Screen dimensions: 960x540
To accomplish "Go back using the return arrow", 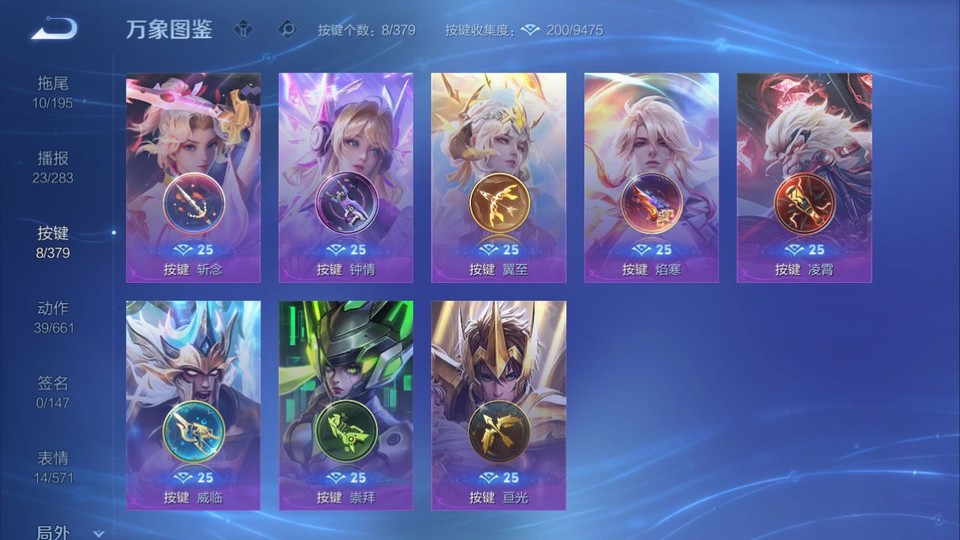I will 54,29.
